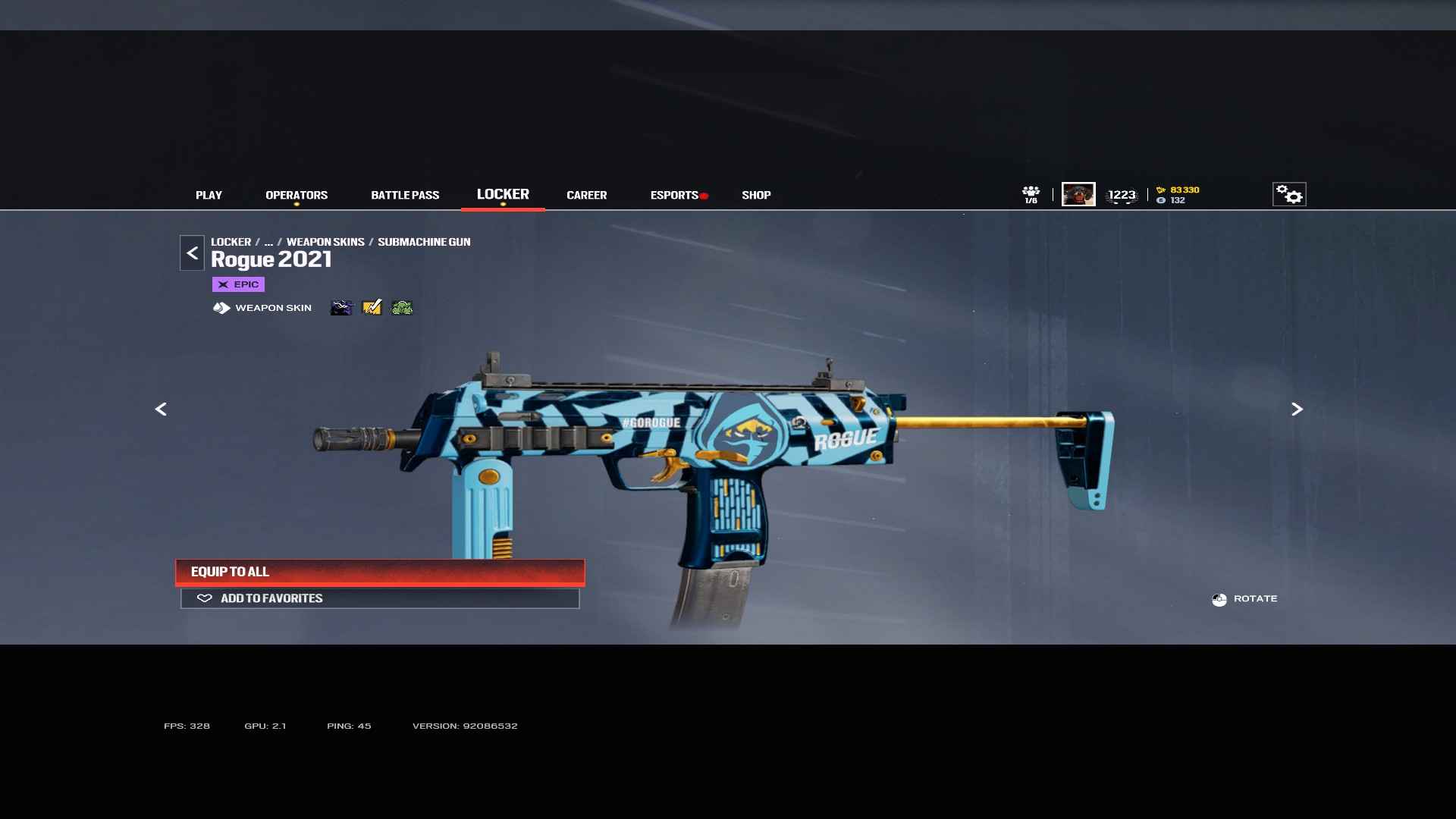1456x819 pixels.
Task: Go to the Career tab
Action: (x=586, y=195)
